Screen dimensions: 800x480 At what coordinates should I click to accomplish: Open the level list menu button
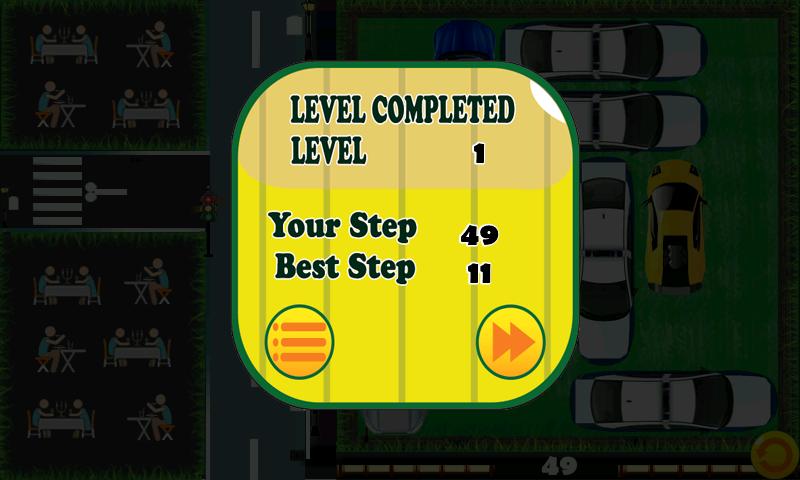click(299, 341)
